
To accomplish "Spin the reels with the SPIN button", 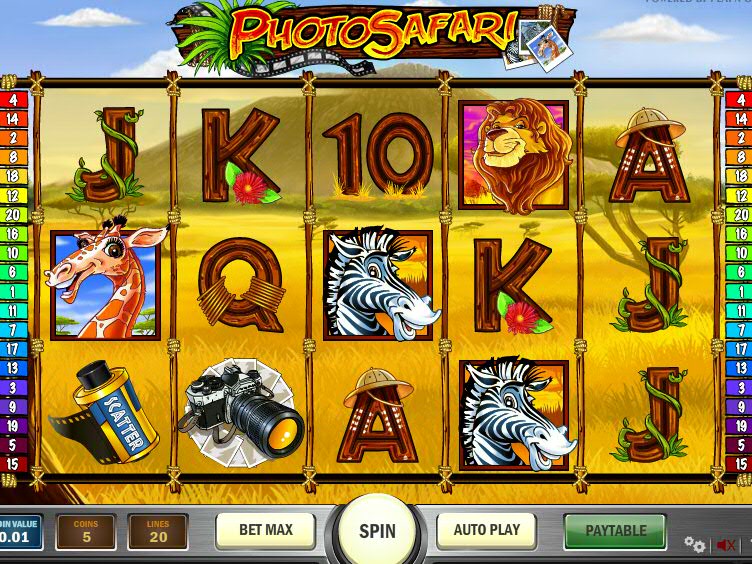I will [x=377, y=531].
